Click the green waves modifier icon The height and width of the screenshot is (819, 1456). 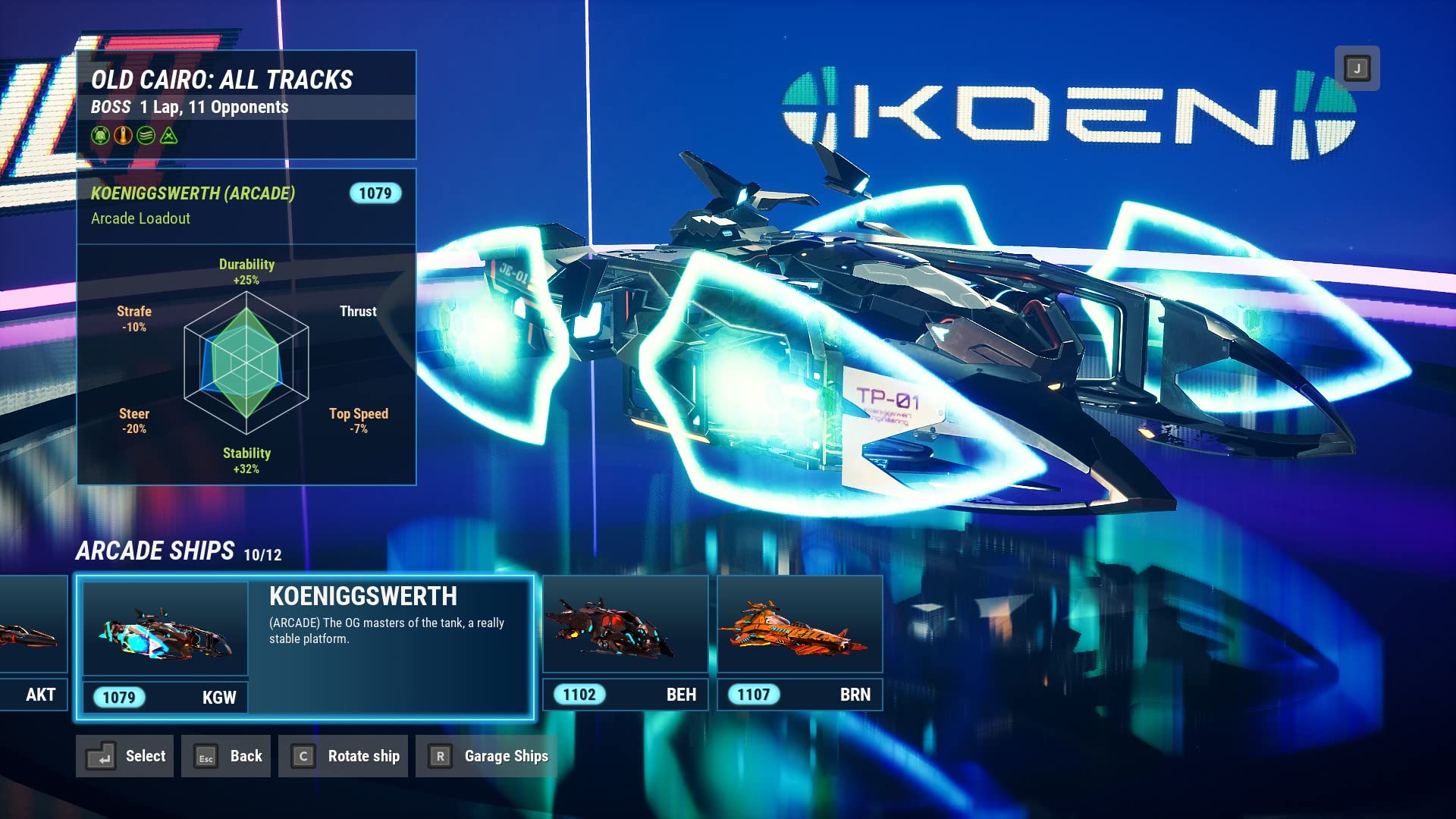146,136
